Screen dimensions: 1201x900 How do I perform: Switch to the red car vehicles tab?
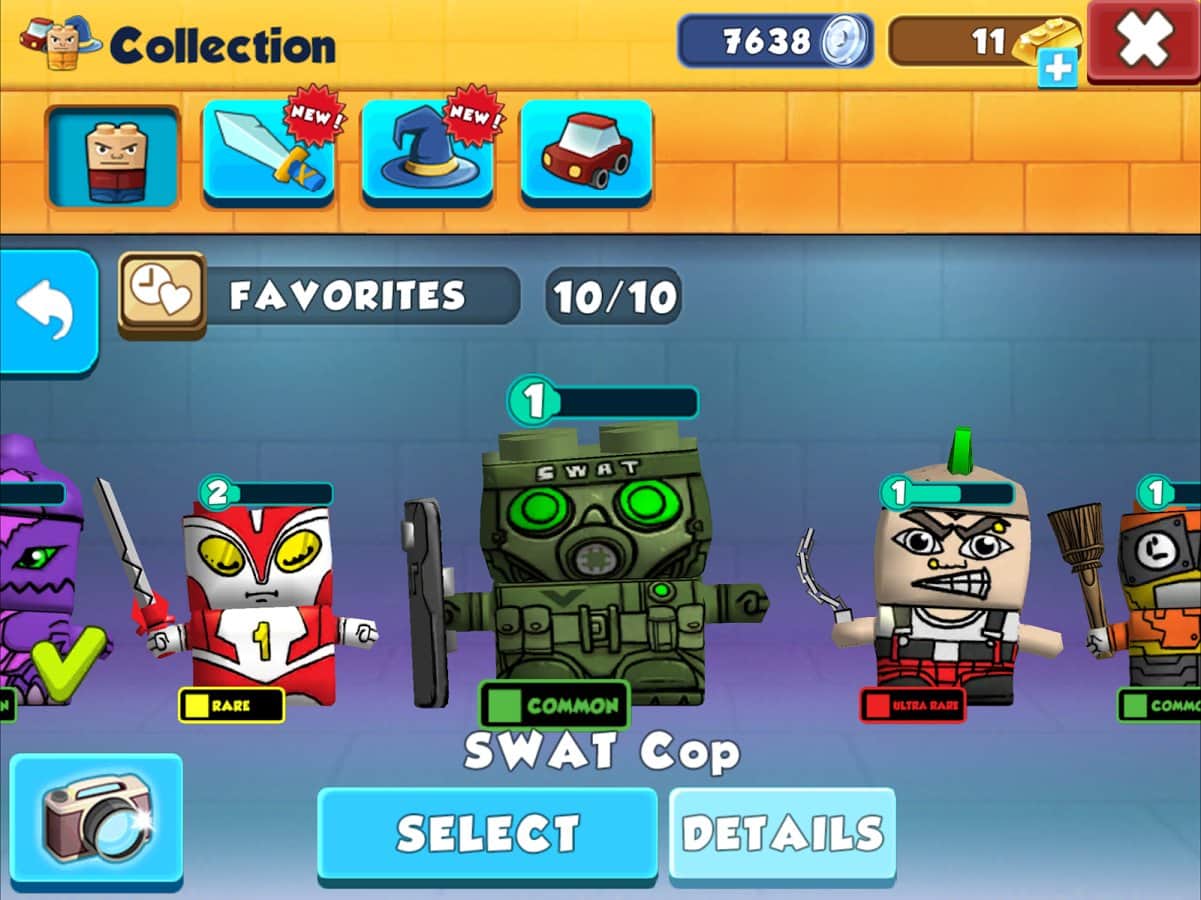pos(586,155)
